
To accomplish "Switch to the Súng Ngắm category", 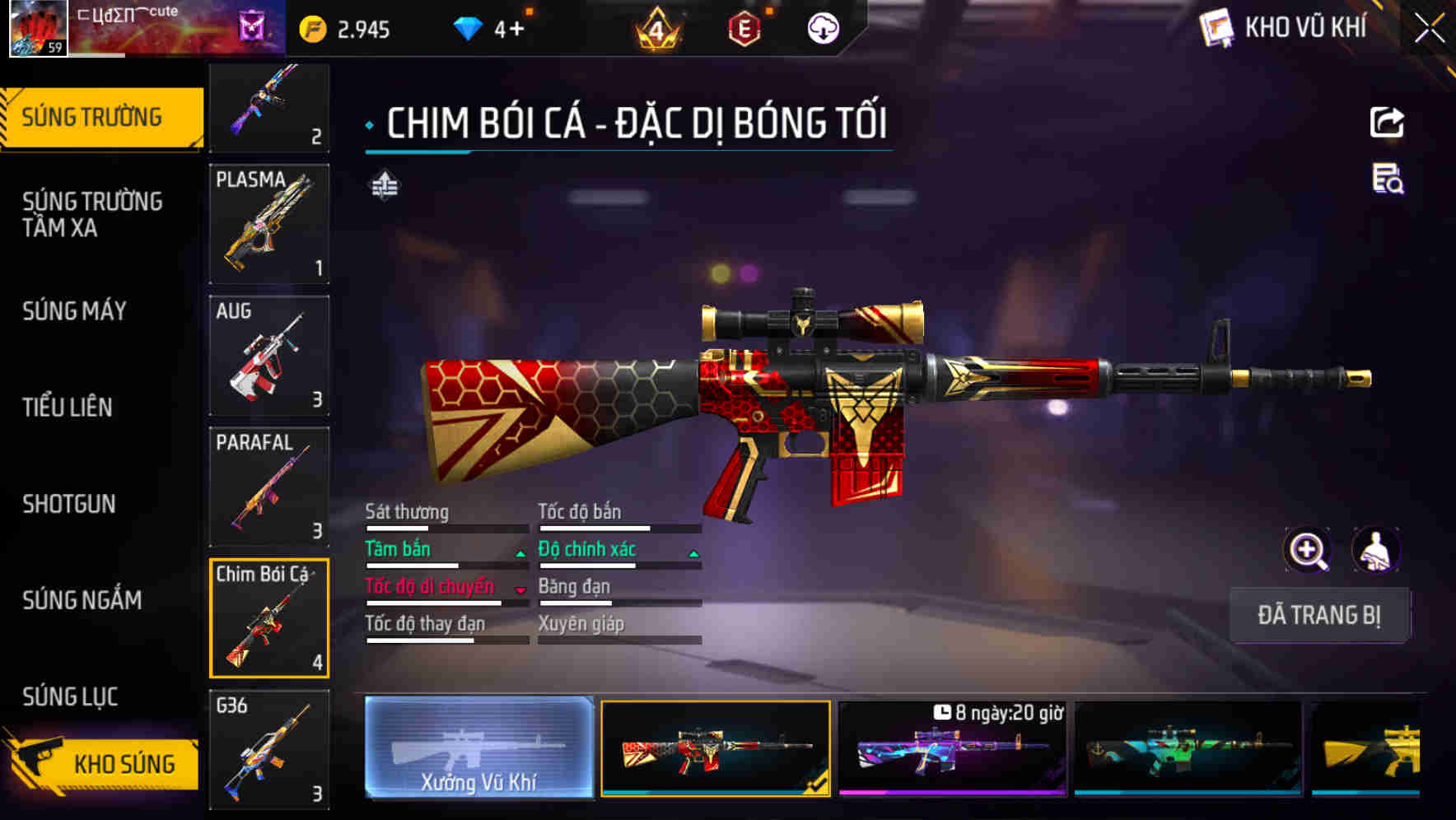I will 82,600.
